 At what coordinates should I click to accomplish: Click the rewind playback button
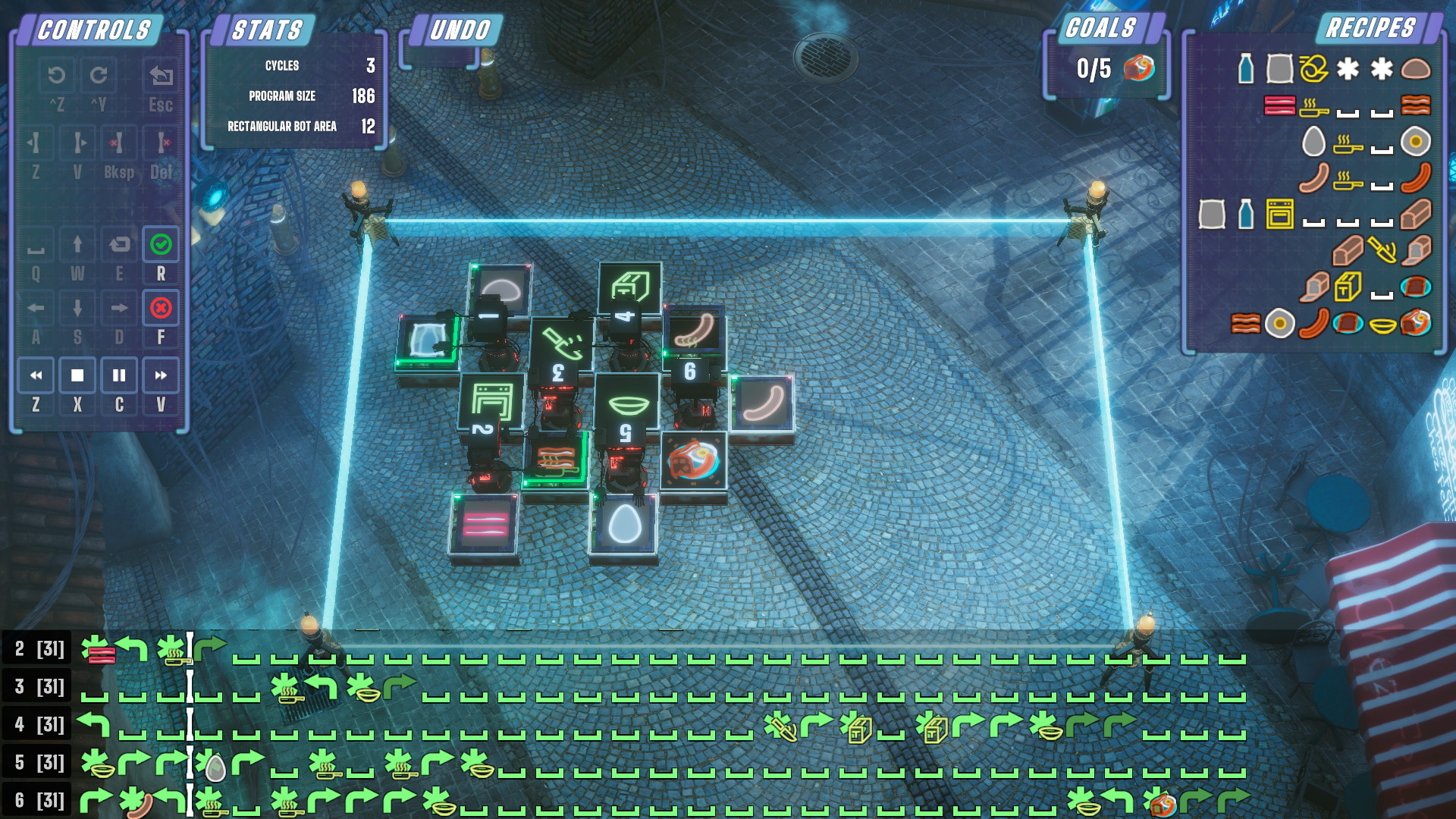(36, 375)
